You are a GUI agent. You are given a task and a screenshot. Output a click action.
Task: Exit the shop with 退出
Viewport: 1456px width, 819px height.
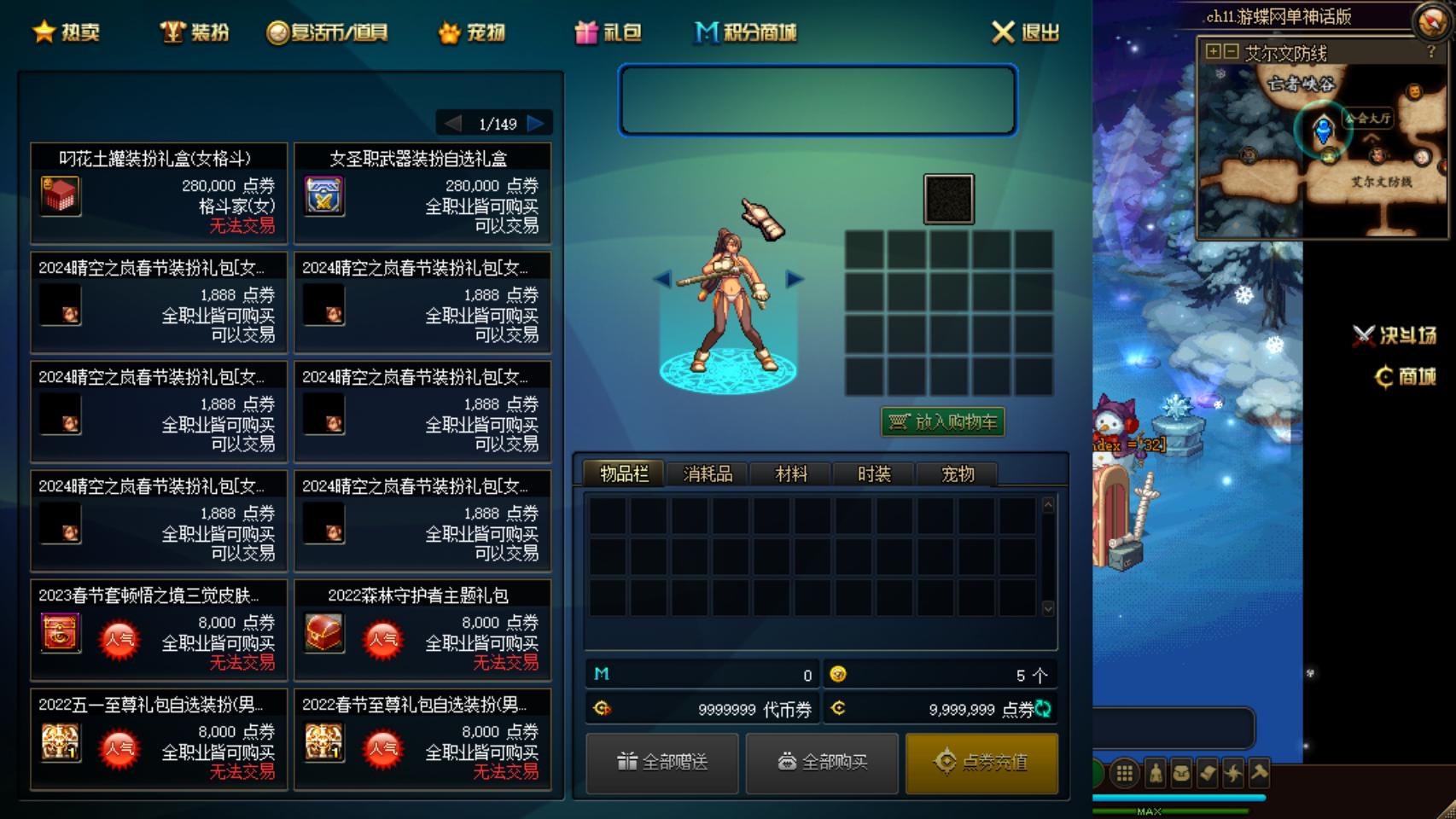point(1025,32)
